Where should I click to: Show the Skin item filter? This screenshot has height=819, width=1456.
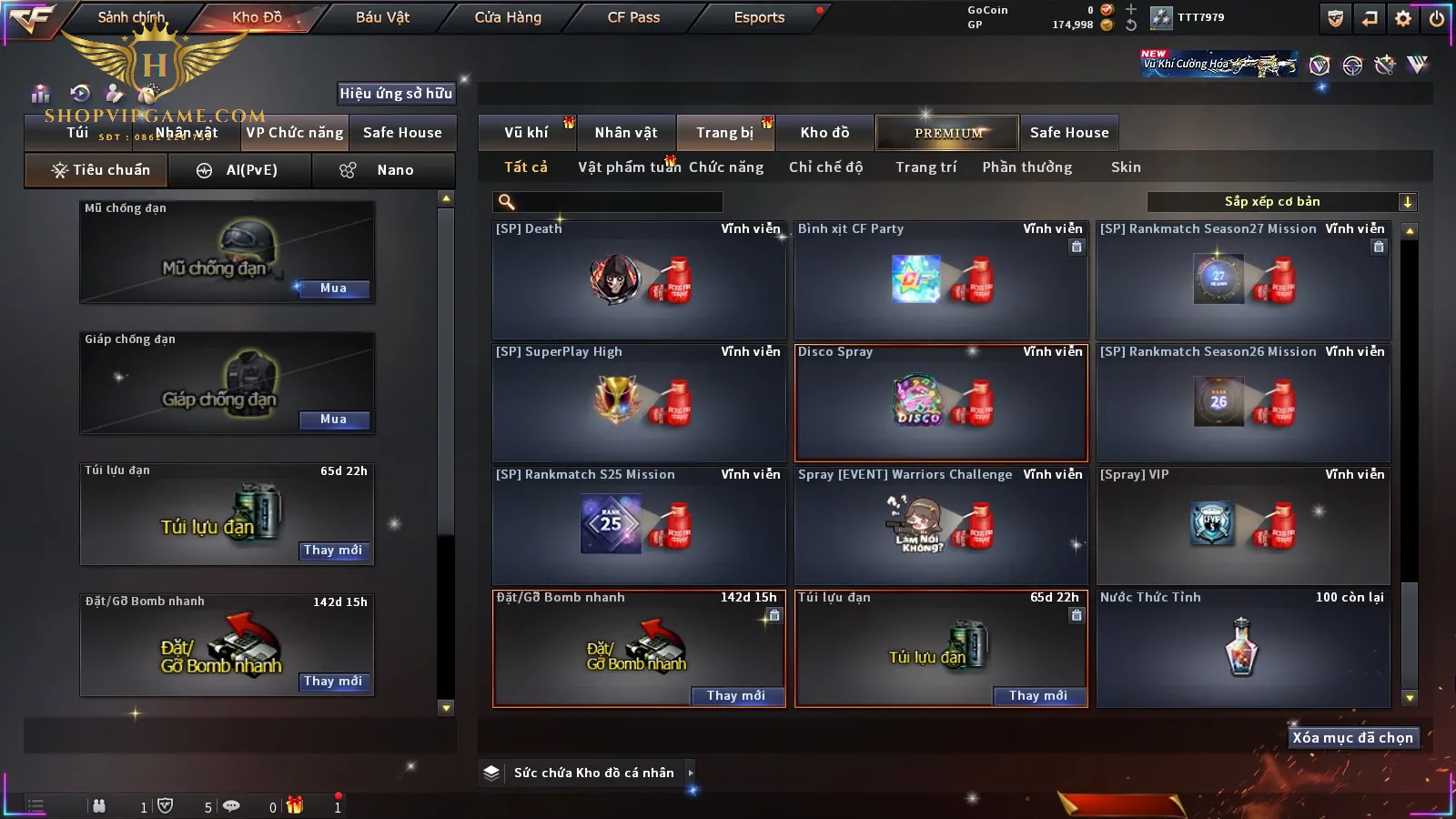[1126, 167]
